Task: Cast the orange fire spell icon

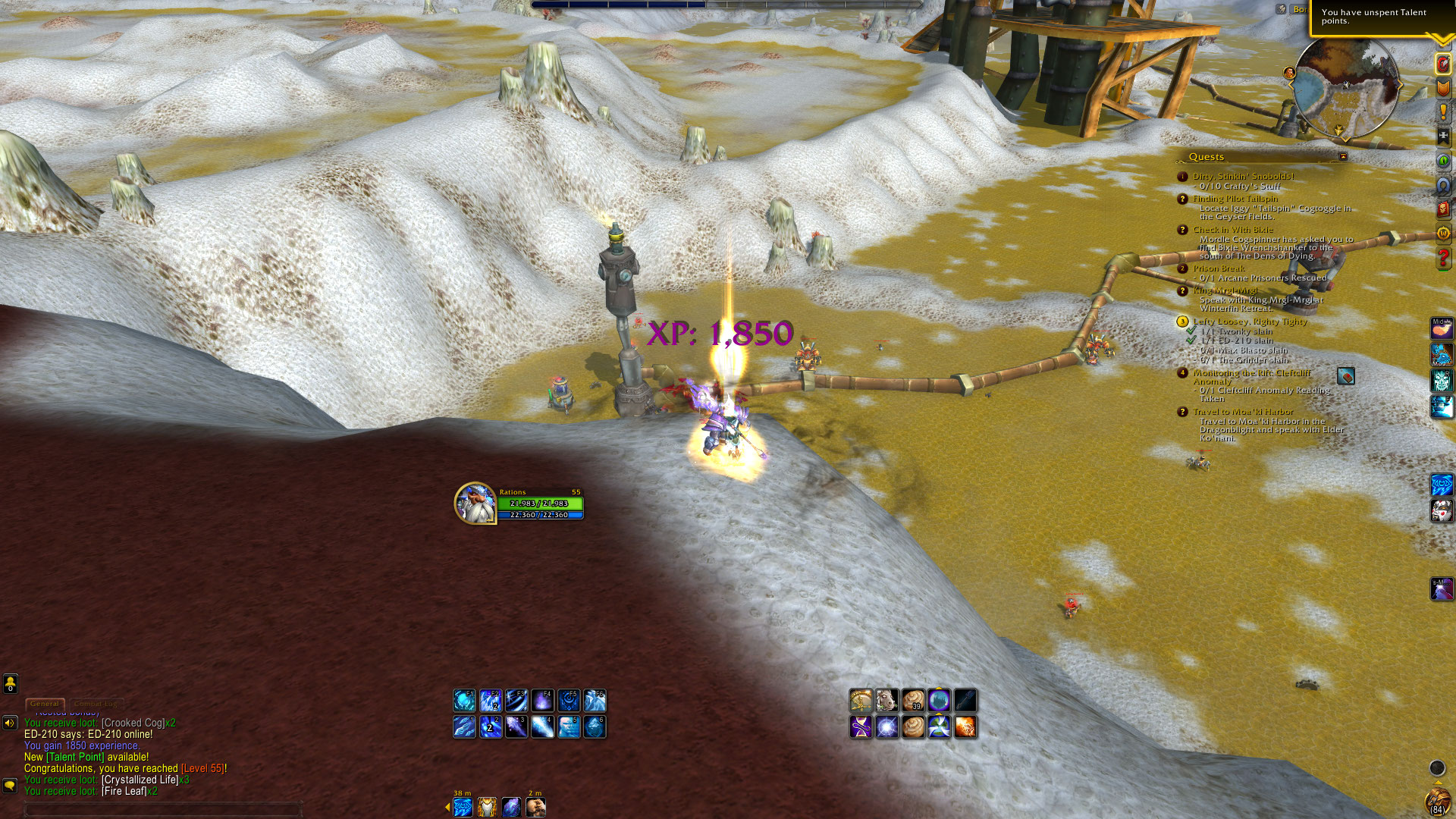Action: [x=965, y=727]
